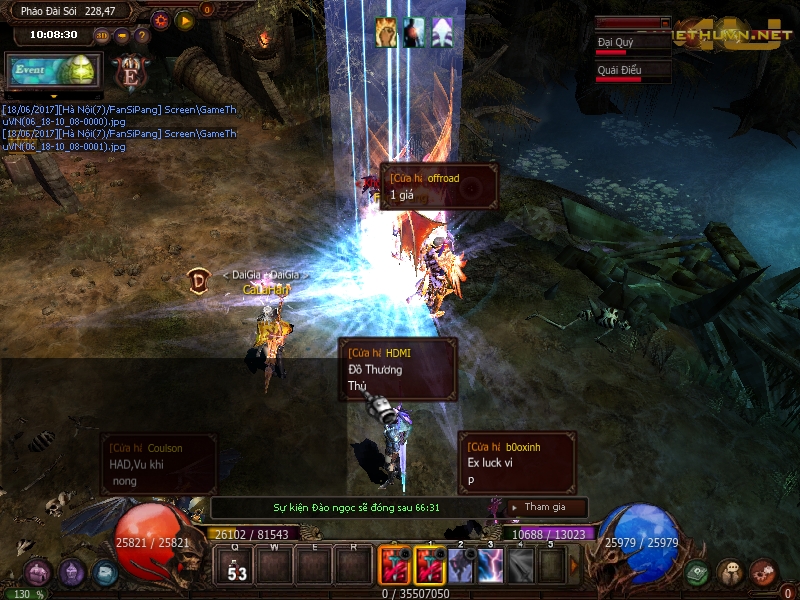Image resolution: width=800 pixels, height=600 pixels.
Task: Open the question mark help button
Action: point(141,35)
